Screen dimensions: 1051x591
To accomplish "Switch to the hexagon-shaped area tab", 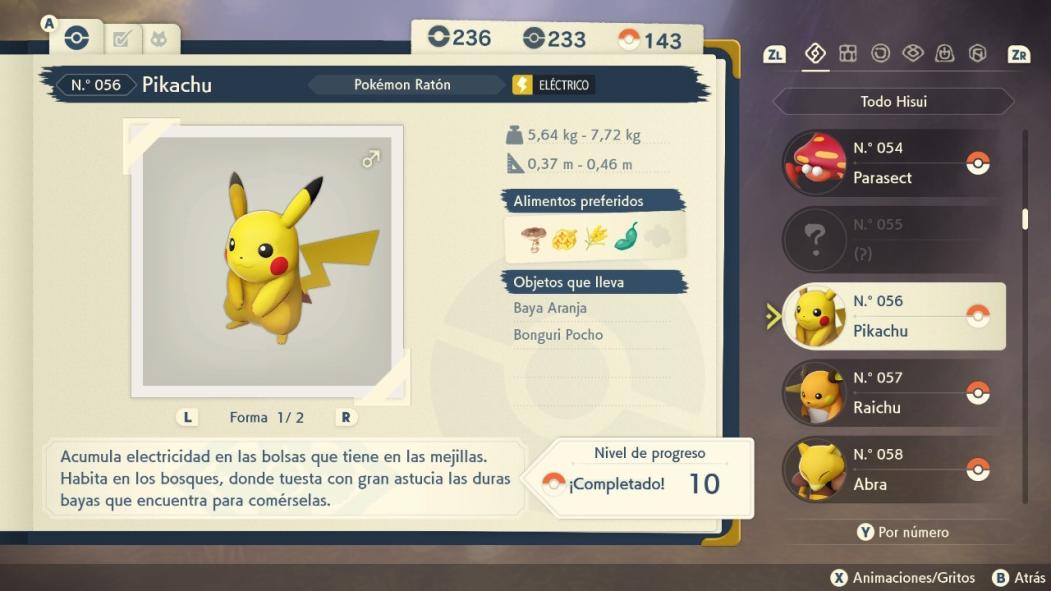I will coord(978,53).
